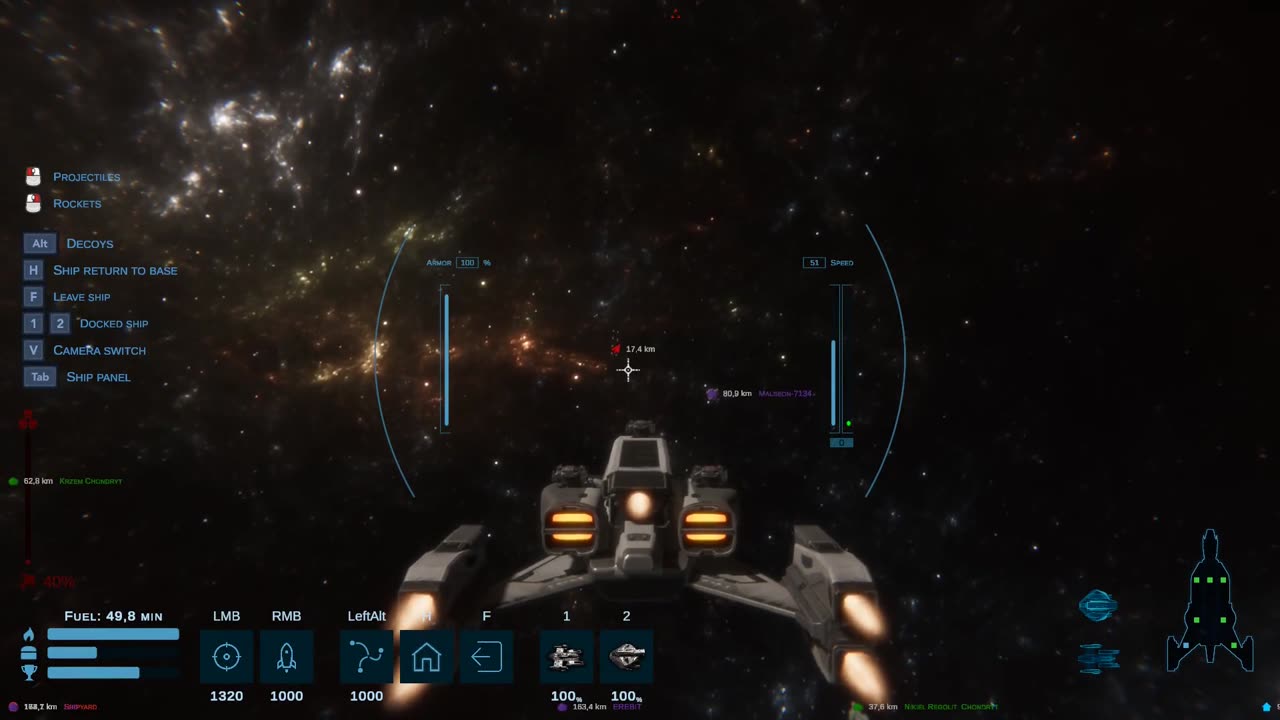Target the Krzem Chondryt nav marker

14,481
